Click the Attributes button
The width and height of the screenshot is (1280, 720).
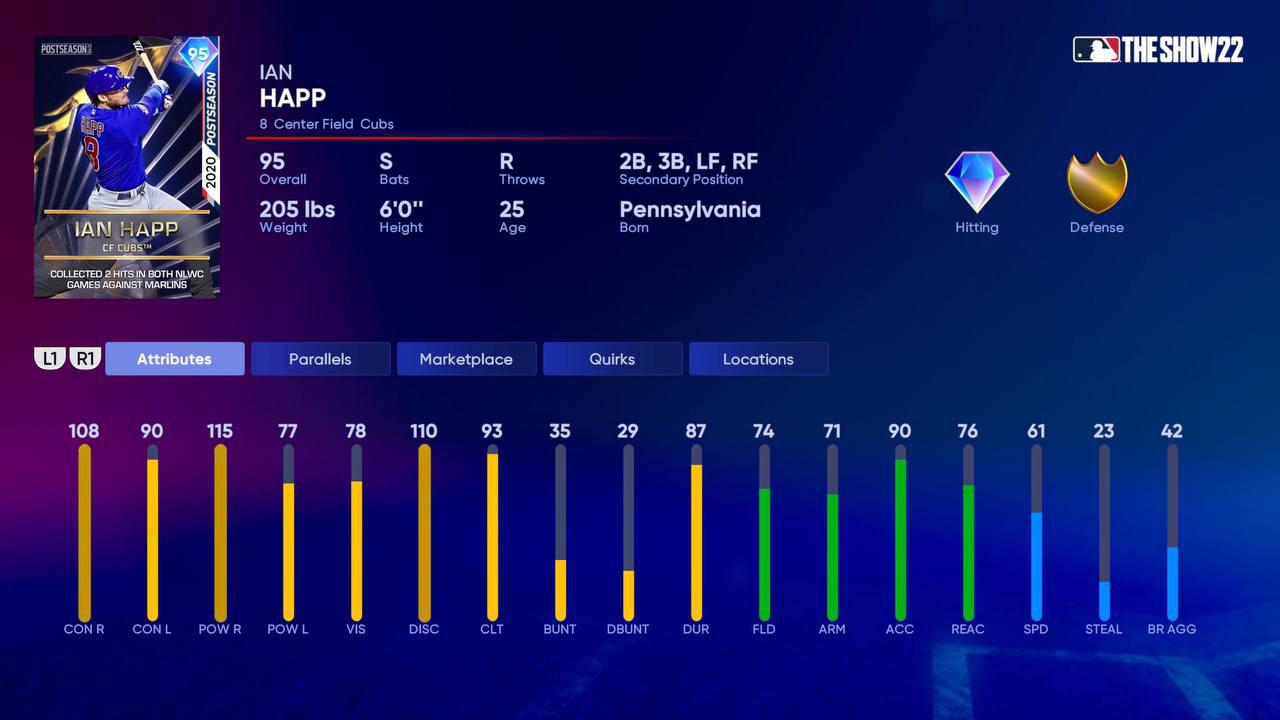[x=174, y=358]
